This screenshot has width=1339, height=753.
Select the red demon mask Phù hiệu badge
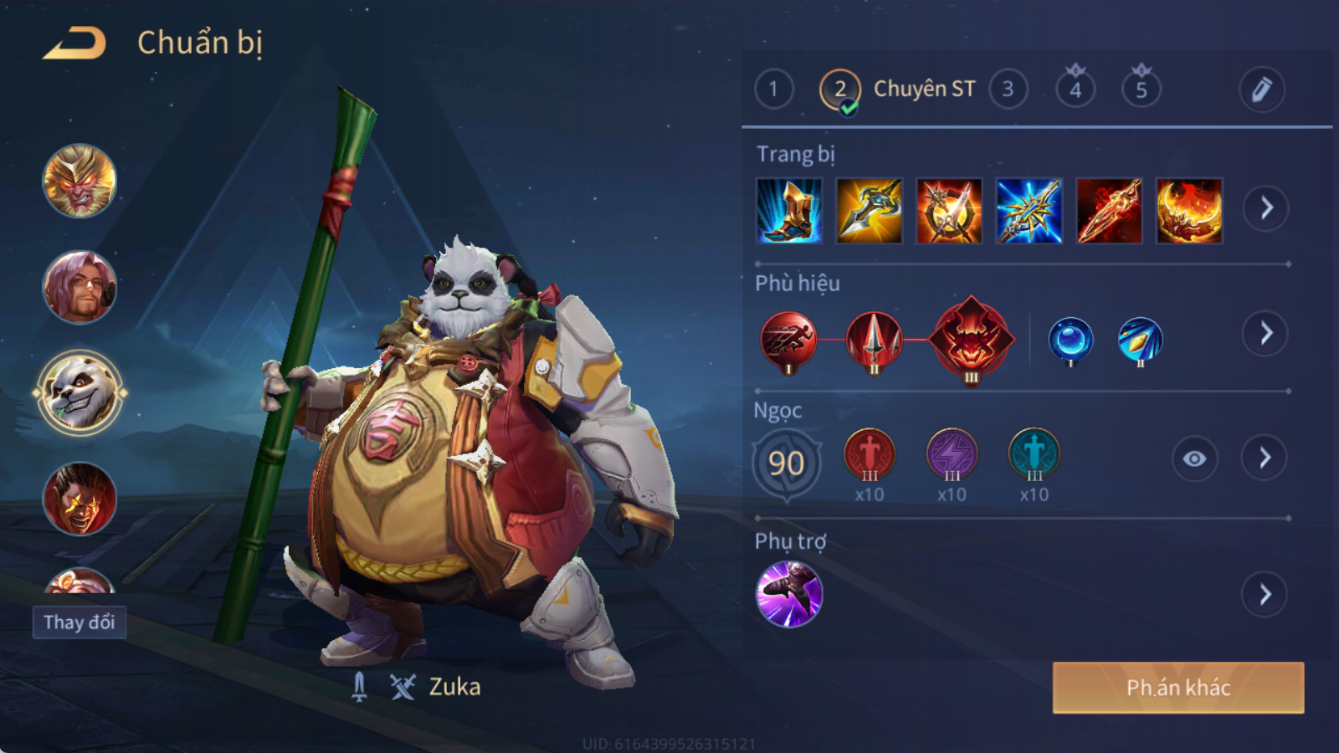(x=970, y=339)
